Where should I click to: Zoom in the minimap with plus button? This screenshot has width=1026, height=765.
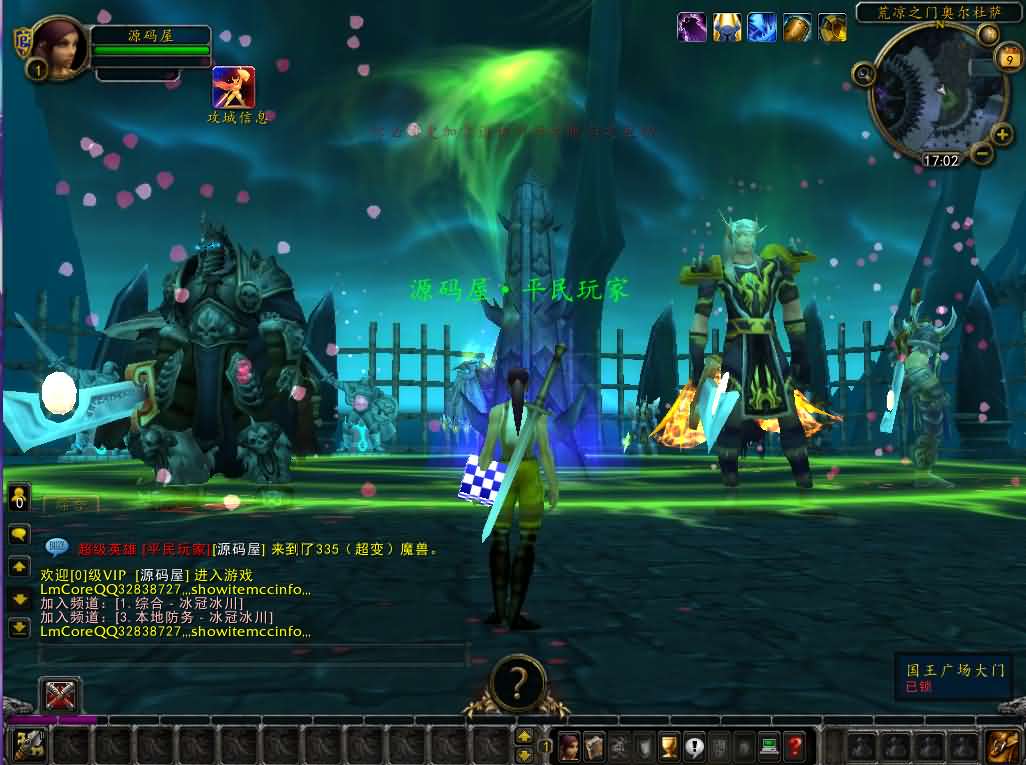1002,135
